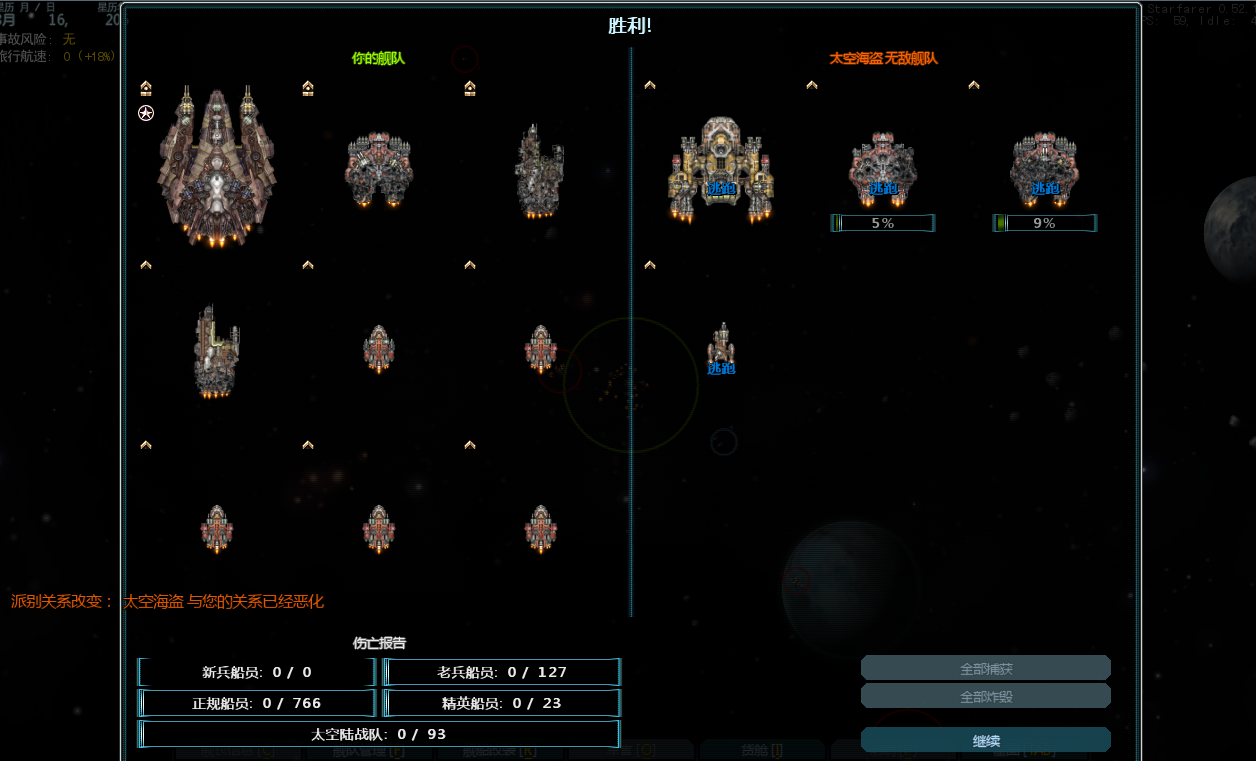Image resolution: width=1256 pixels, height=761 pixels.
Task: Select the large gold pirate capital ship
Action: coord(720,168)
